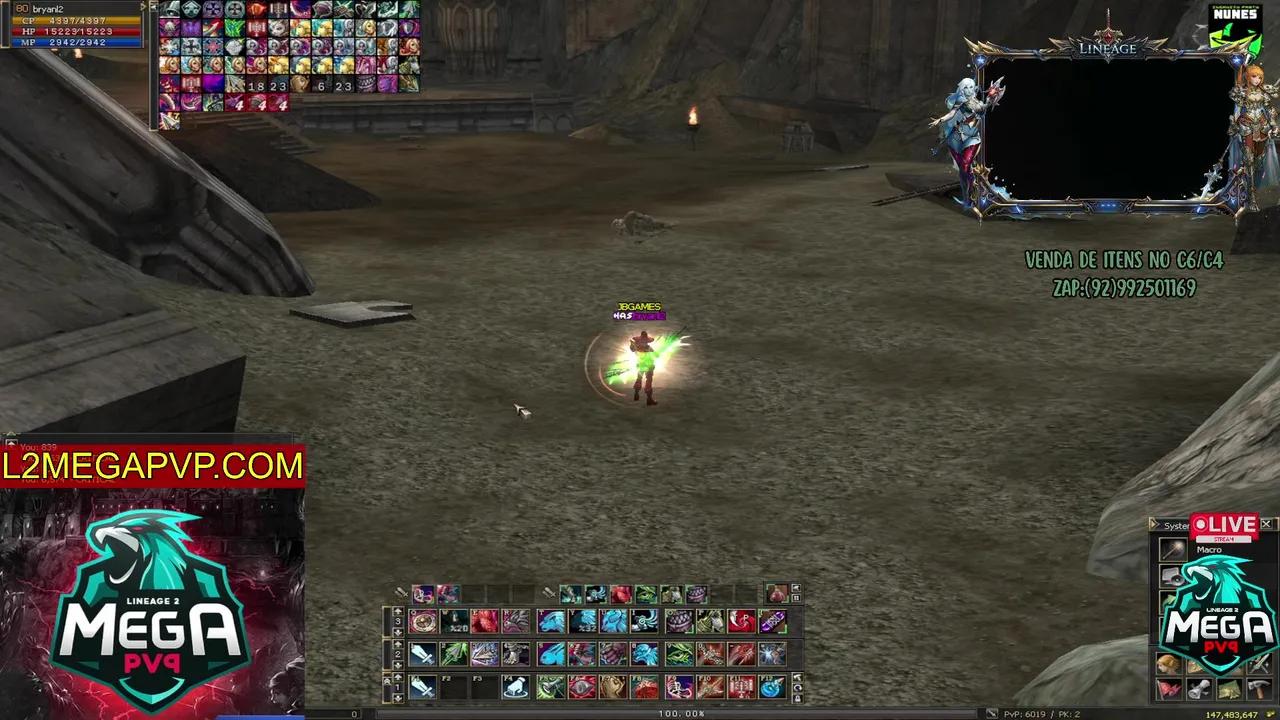1280x720 pixels.
Task: Click the Macro label in the side panel
Action: point(1210,550)
